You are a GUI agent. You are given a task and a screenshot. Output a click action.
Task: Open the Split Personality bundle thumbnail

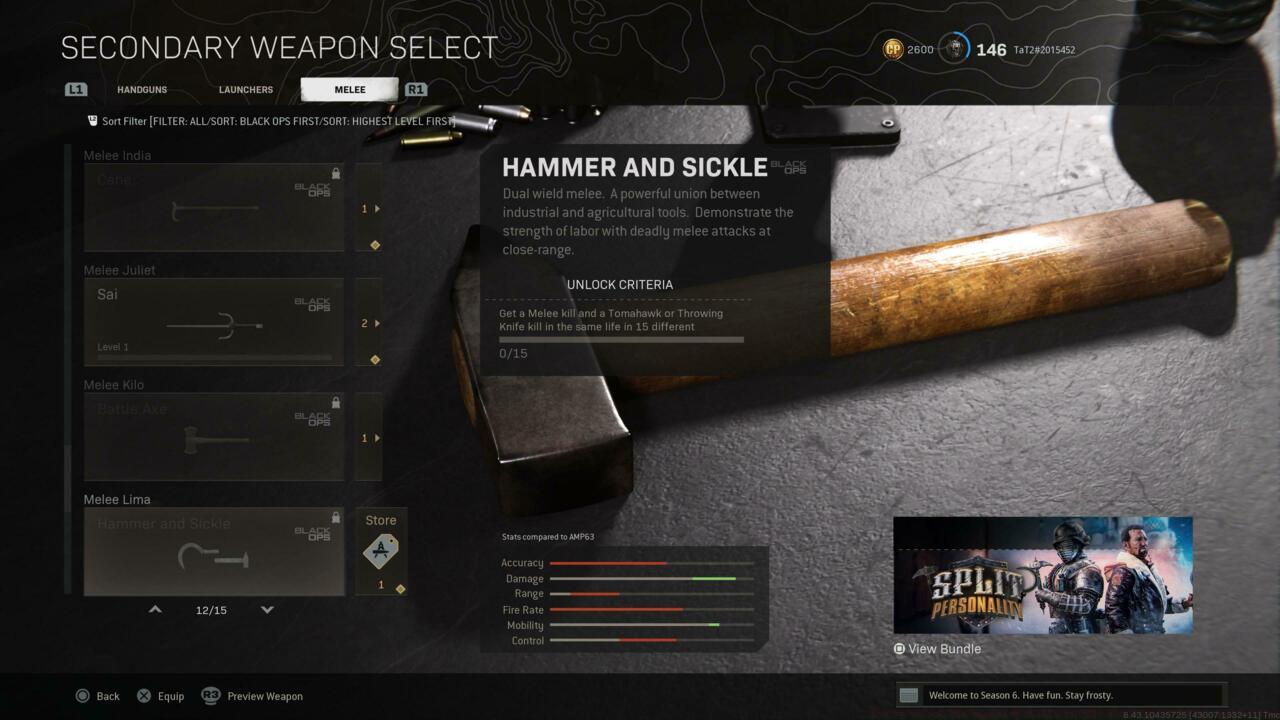click(1043, 574)
